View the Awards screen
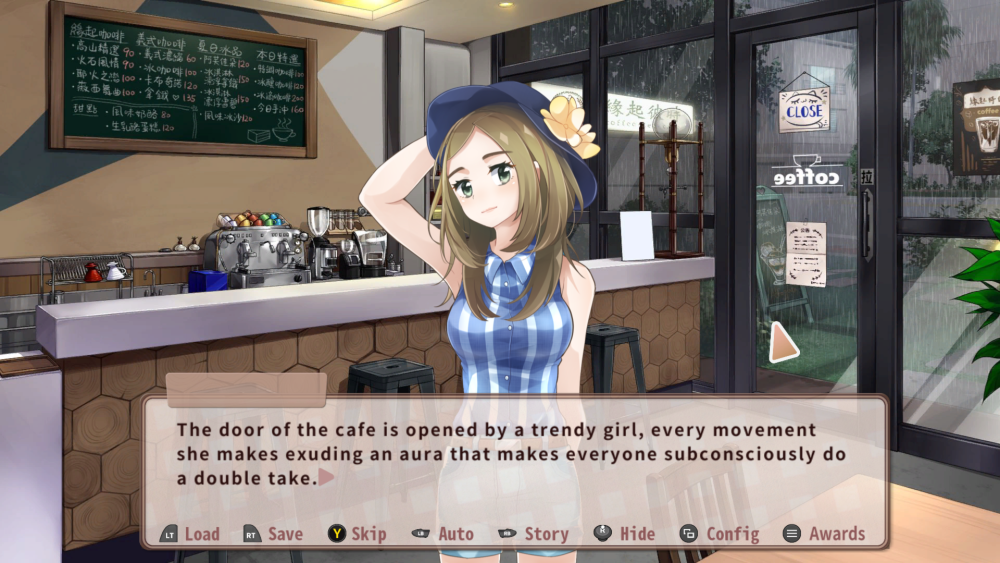 click(x=824, y=534)
